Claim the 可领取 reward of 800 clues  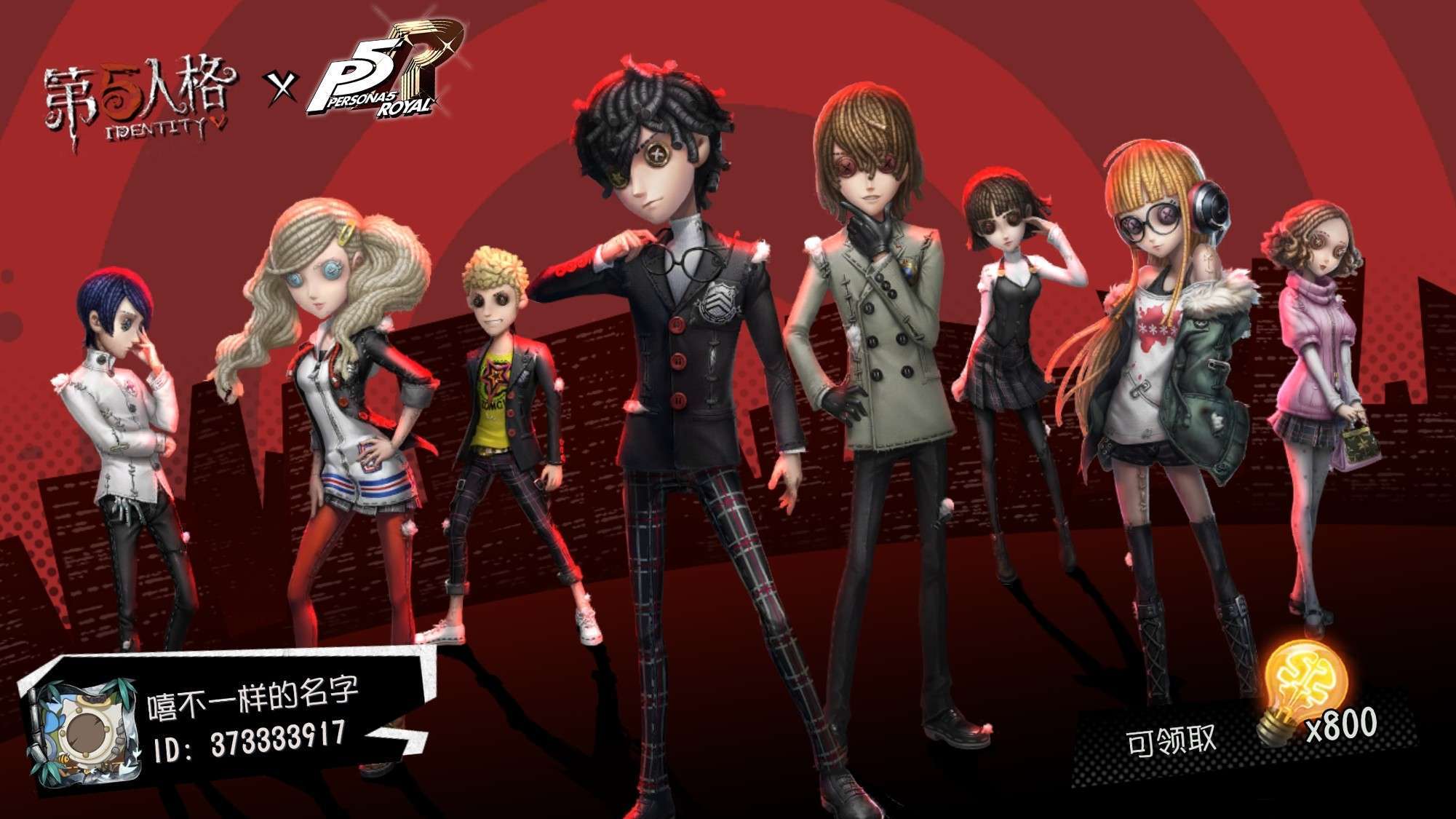1171,741
